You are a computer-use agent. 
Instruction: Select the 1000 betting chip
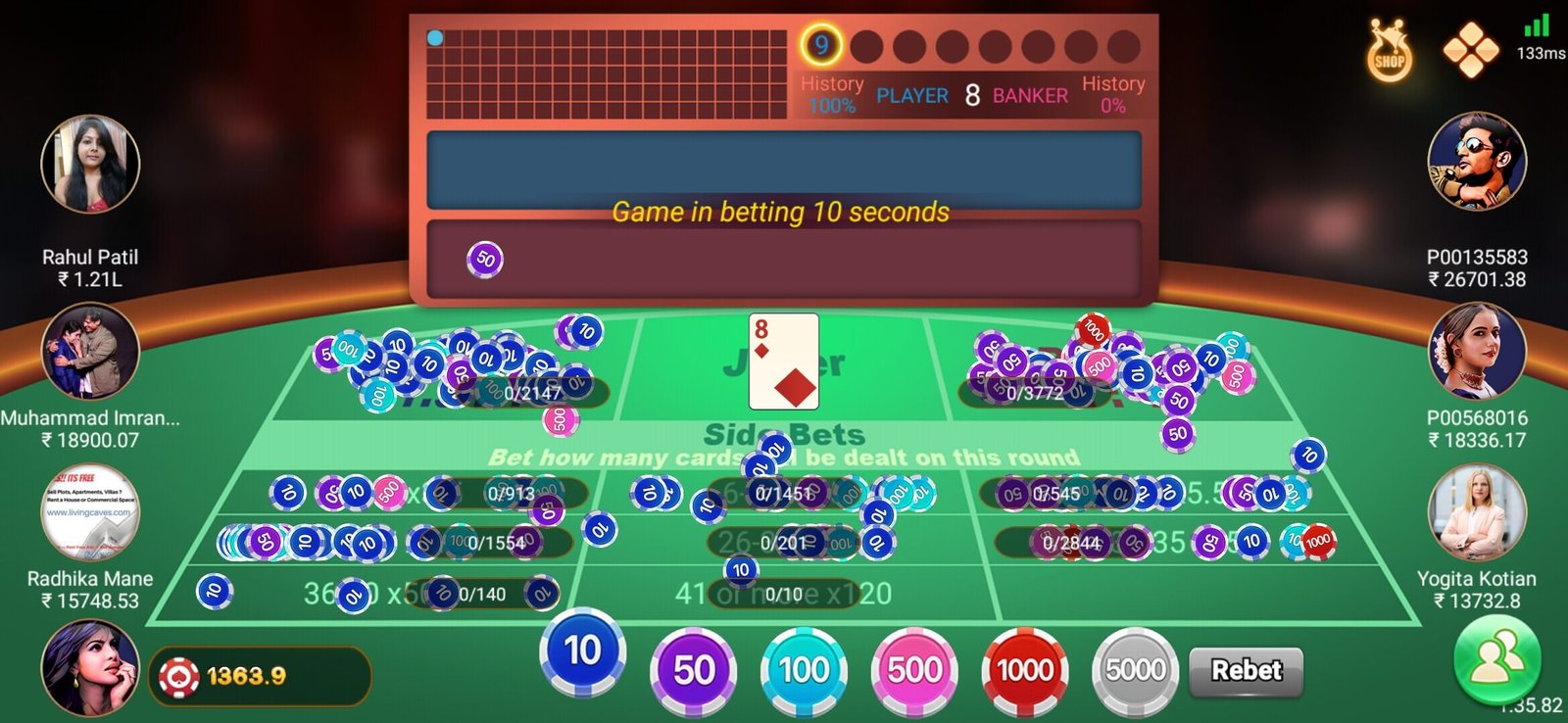tap(1024, 670)
